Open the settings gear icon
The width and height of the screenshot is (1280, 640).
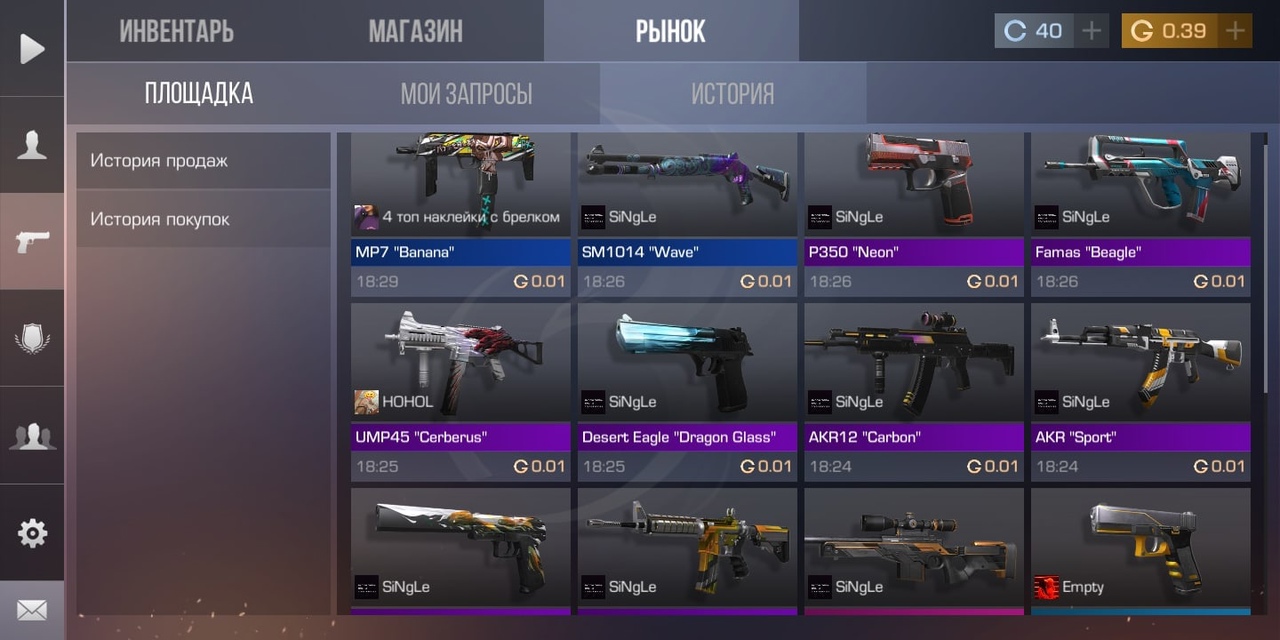(x=32, y=533)
